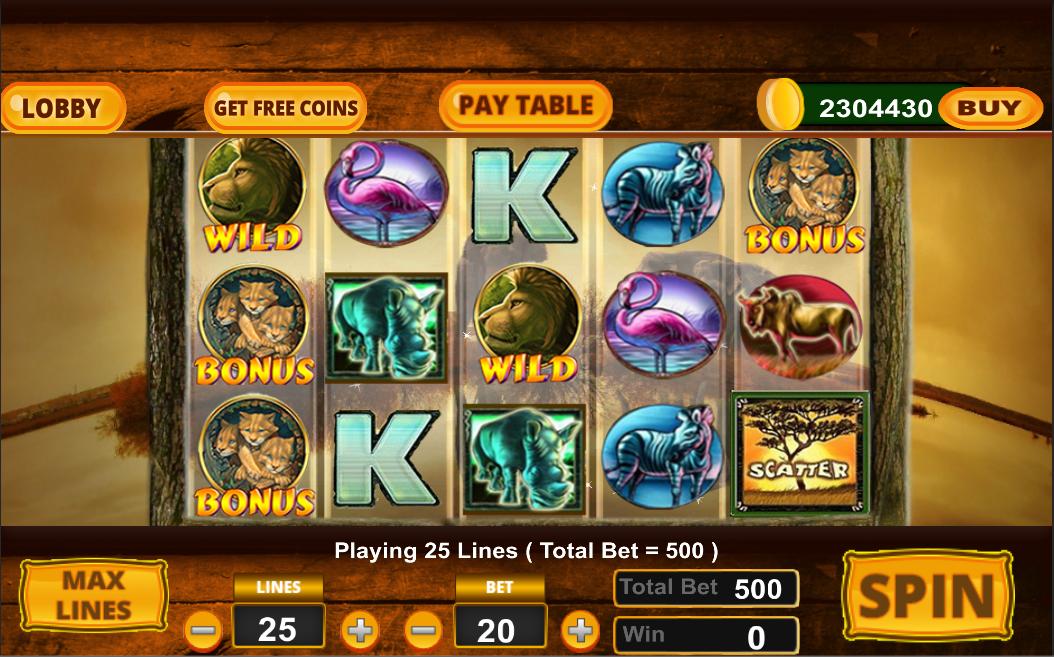The height and width of the screenshot is (657, 1054).
Task: Select Max Lines
Action: [94, 595]
